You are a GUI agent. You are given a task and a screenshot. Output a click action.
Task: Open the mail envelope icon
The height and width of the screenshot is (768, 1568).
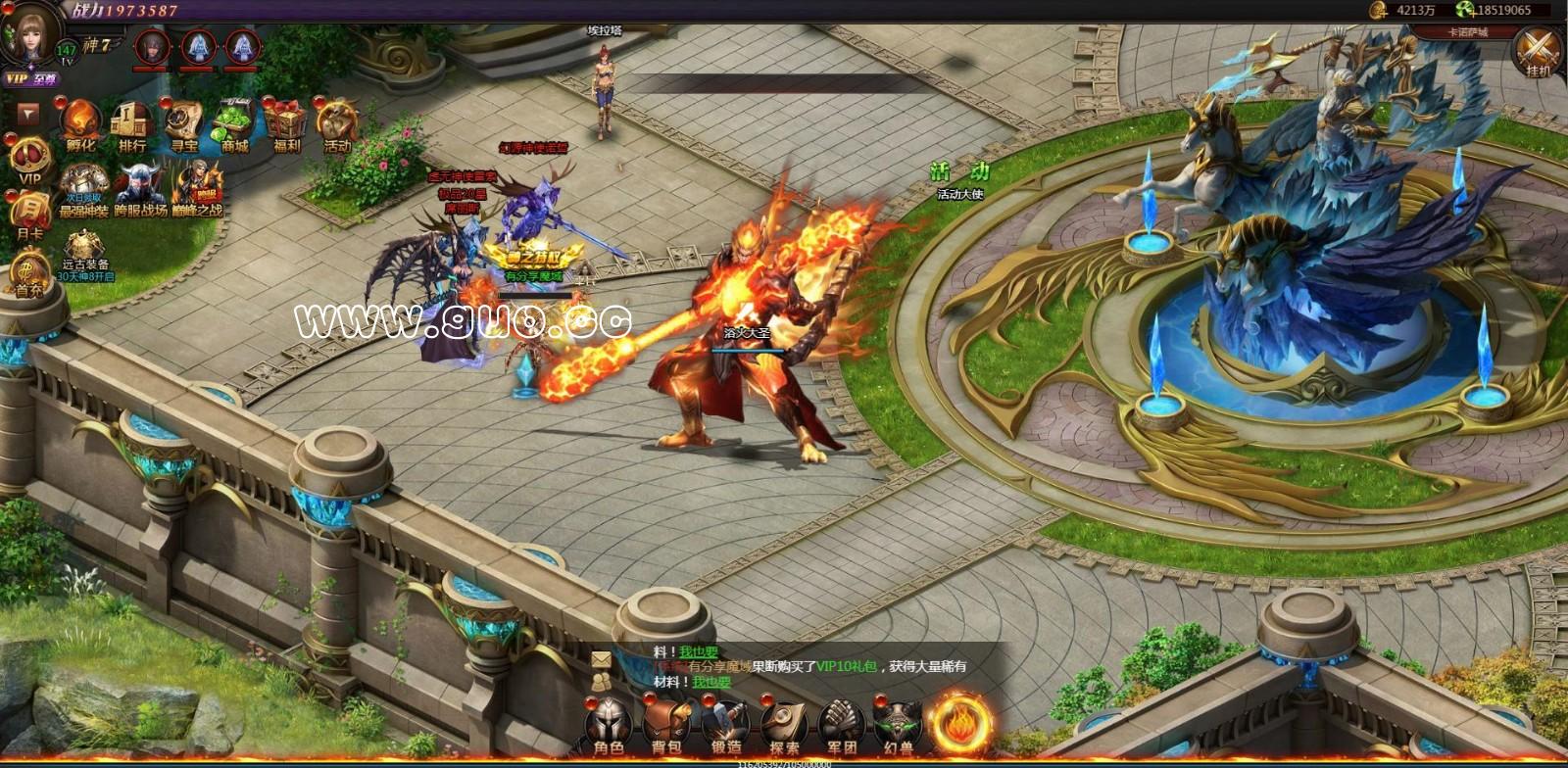pos(601,659)
